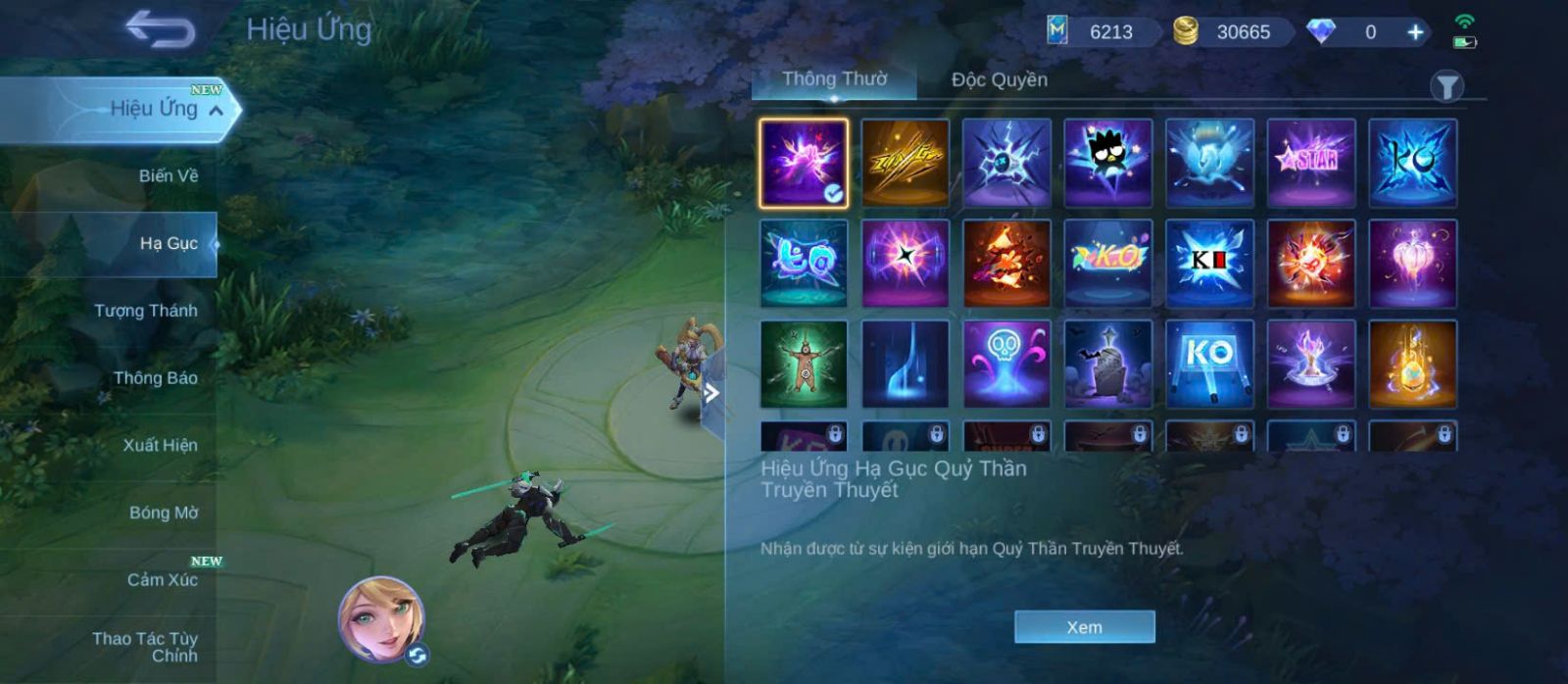Screen dimensions: 1568x684
Task: Choose the black penguin elimination effect
Action: click(1107, 163)
